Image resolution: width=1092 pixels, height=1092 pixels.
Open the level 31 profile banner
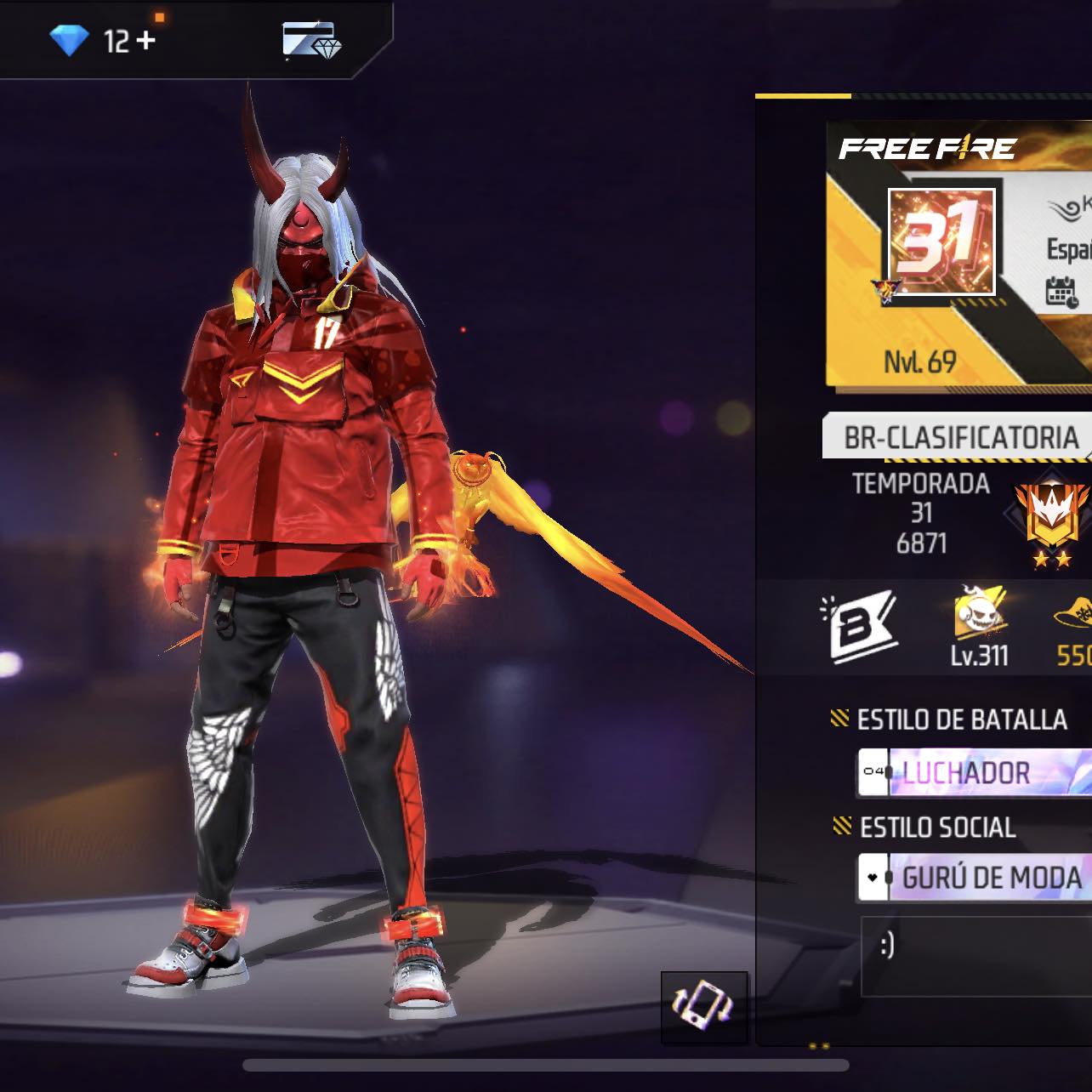pyautogui.click(x=941, y=242)
